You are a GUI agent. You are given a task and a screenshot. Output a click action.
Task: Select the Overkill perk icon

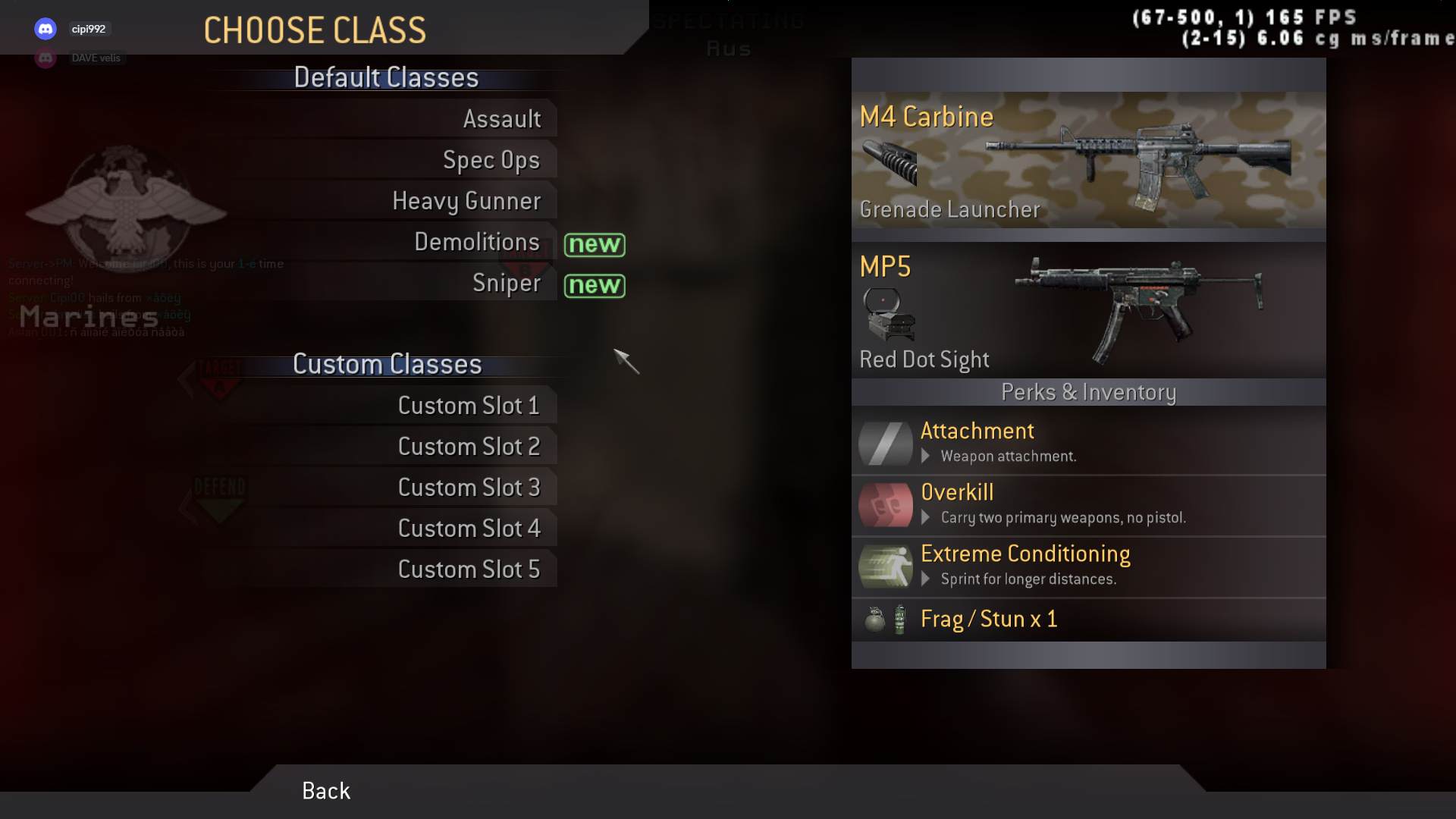point(884,505)
